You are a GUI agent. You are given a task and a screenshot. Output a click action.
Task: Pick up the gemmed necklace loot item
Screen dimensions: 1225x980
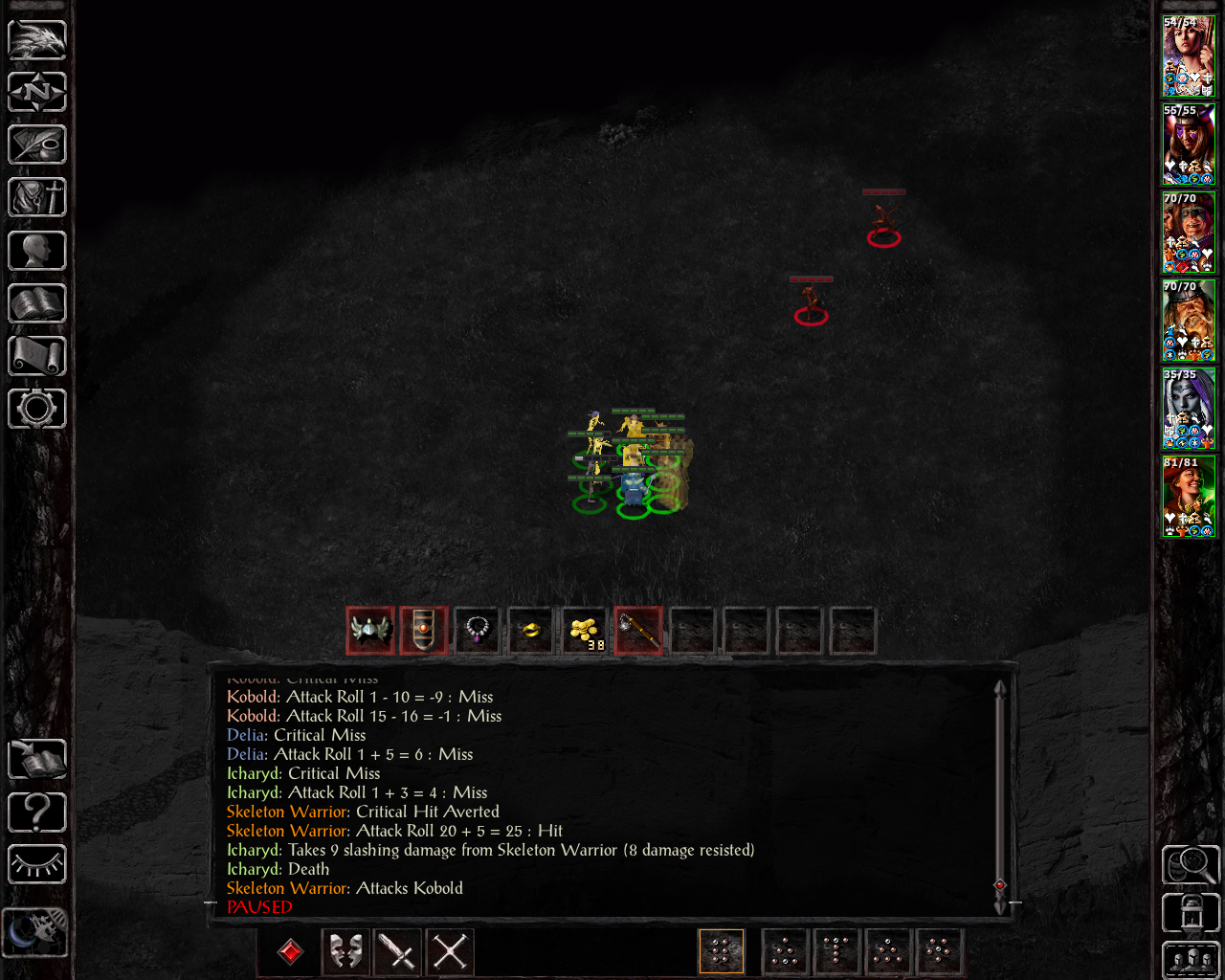tap(478, 631)
